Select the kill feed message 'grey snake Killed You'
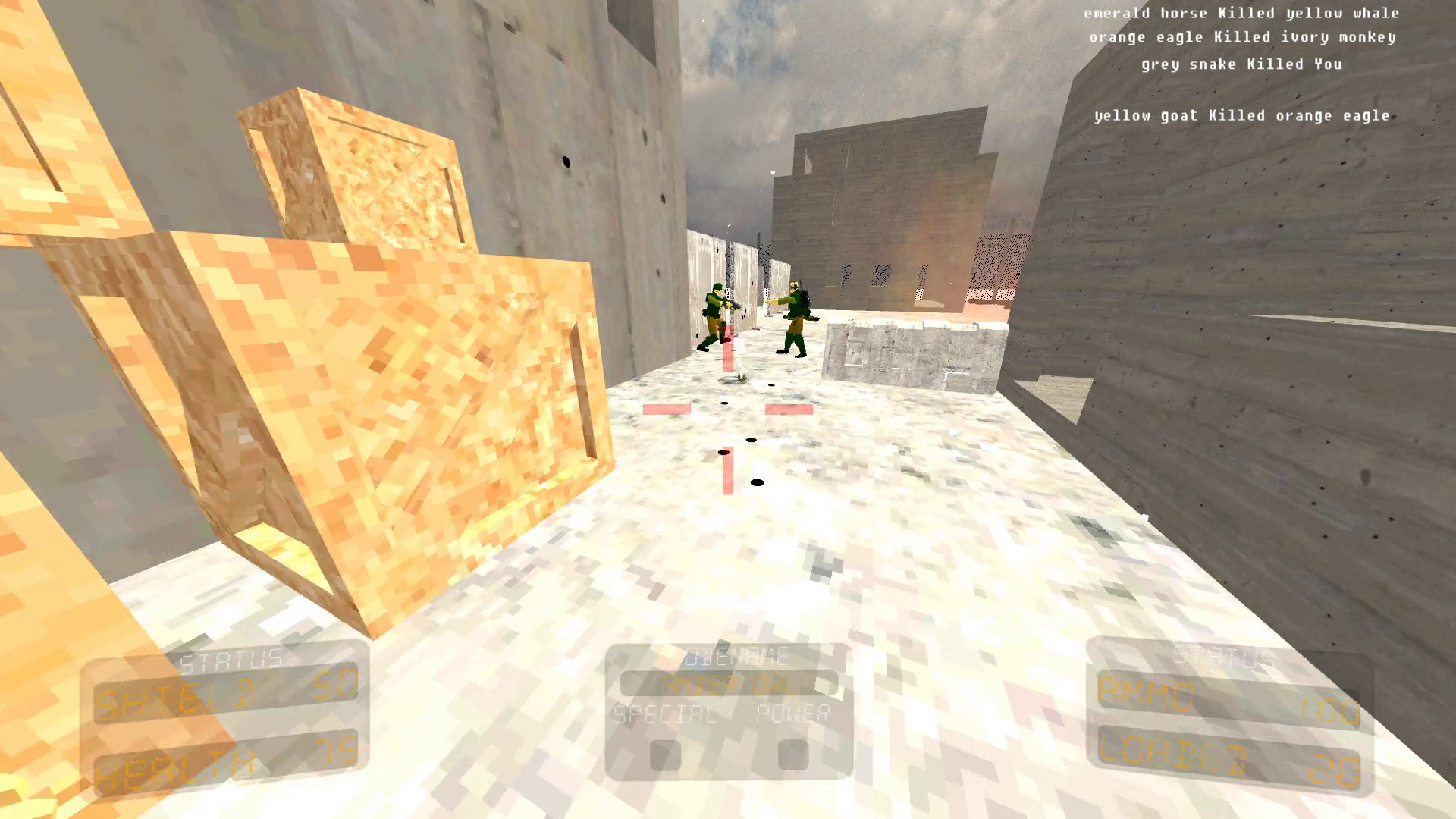The height and width of the screenshot is (819, 1456). [x=1241, y=64]
